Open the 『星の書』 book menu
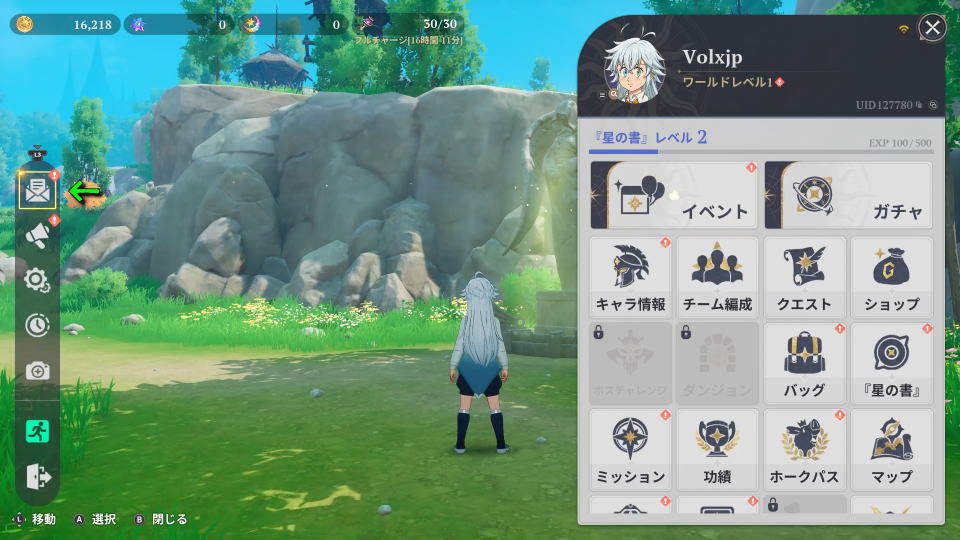The image size is (960, 540). point(891,363)
